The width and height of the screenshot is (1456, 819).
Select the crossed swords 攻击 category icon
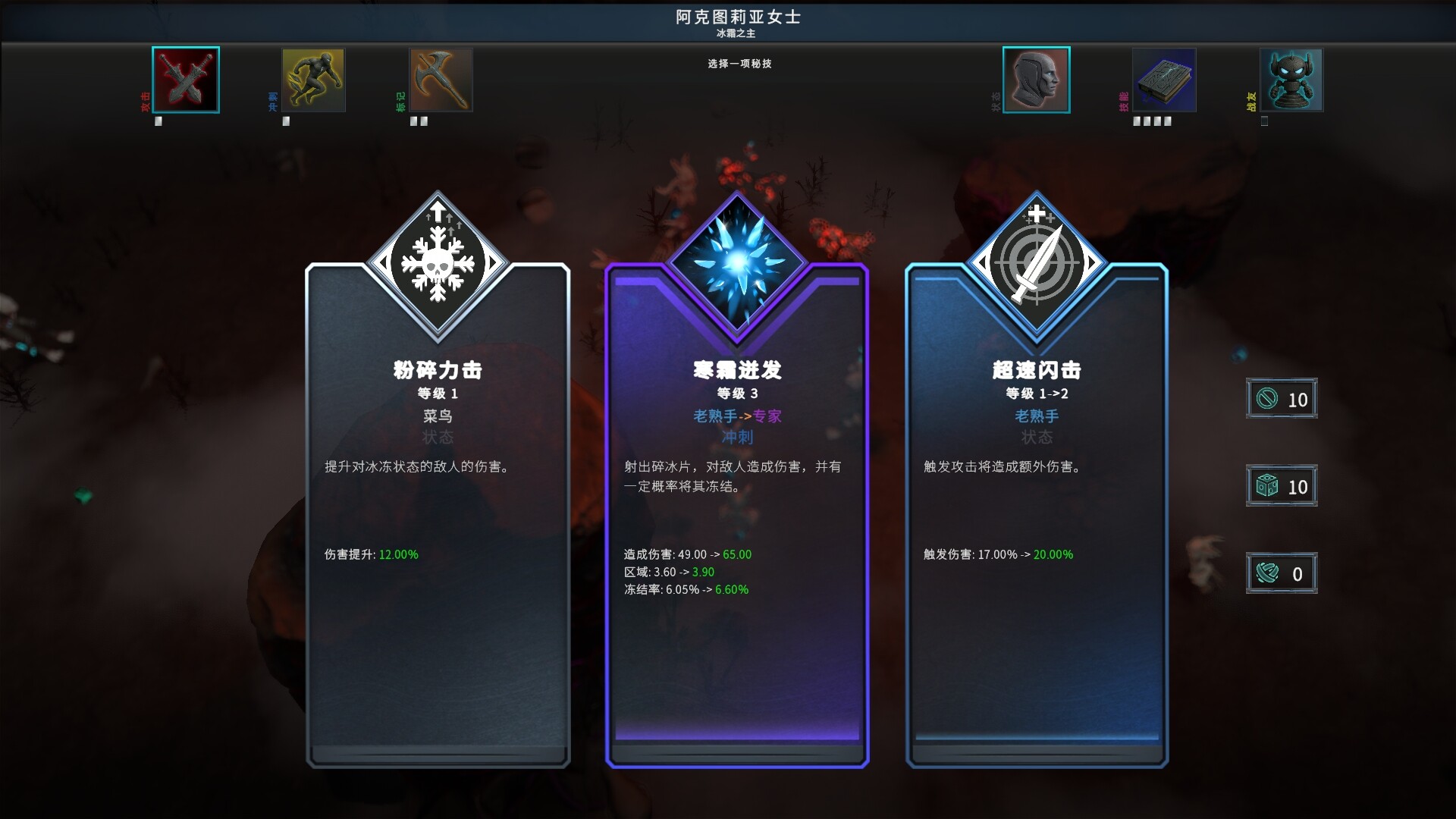(185, 79)
